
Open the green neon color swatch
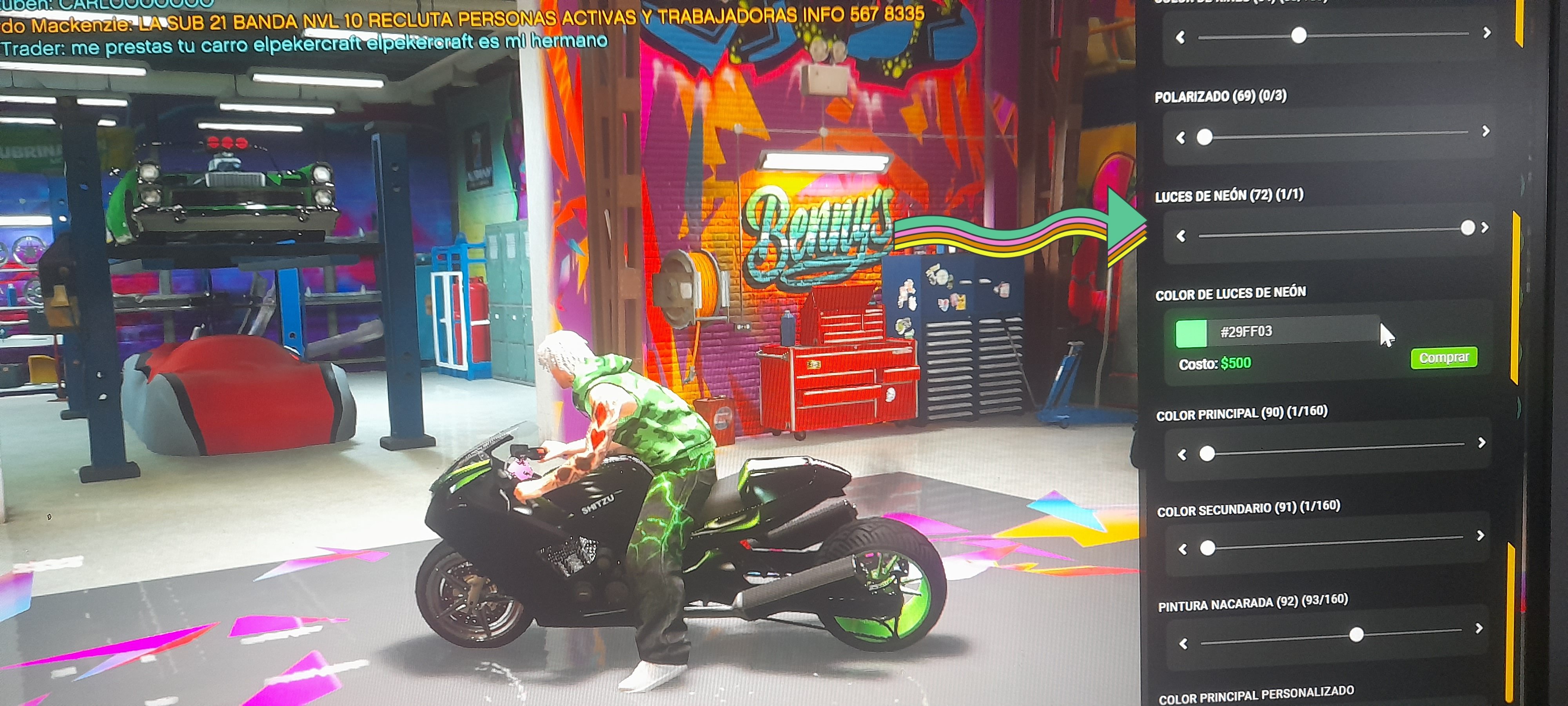[x=1191, y=333]
